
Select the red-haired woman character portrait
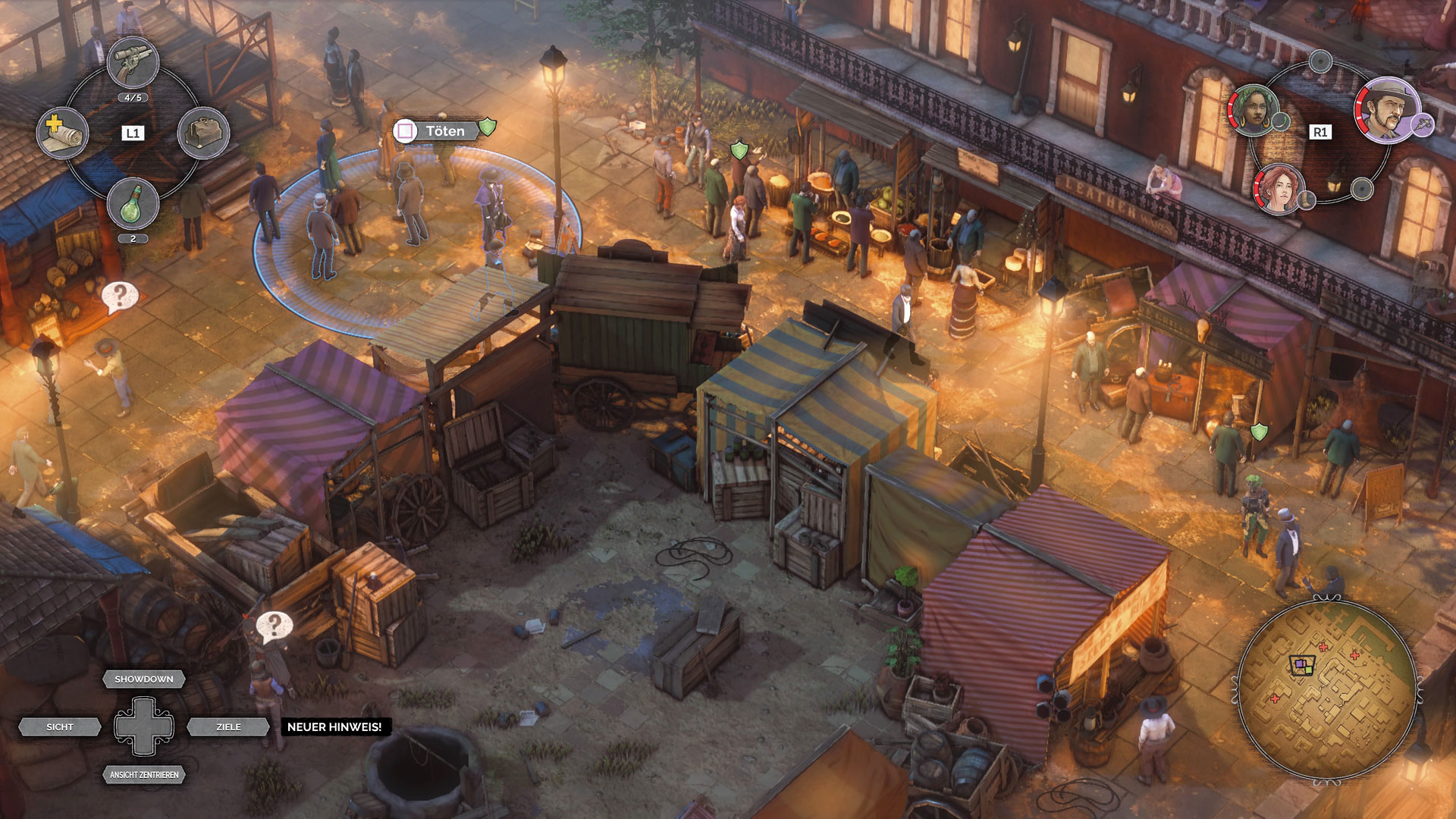pyautogui.click(x=1279, y=189)
